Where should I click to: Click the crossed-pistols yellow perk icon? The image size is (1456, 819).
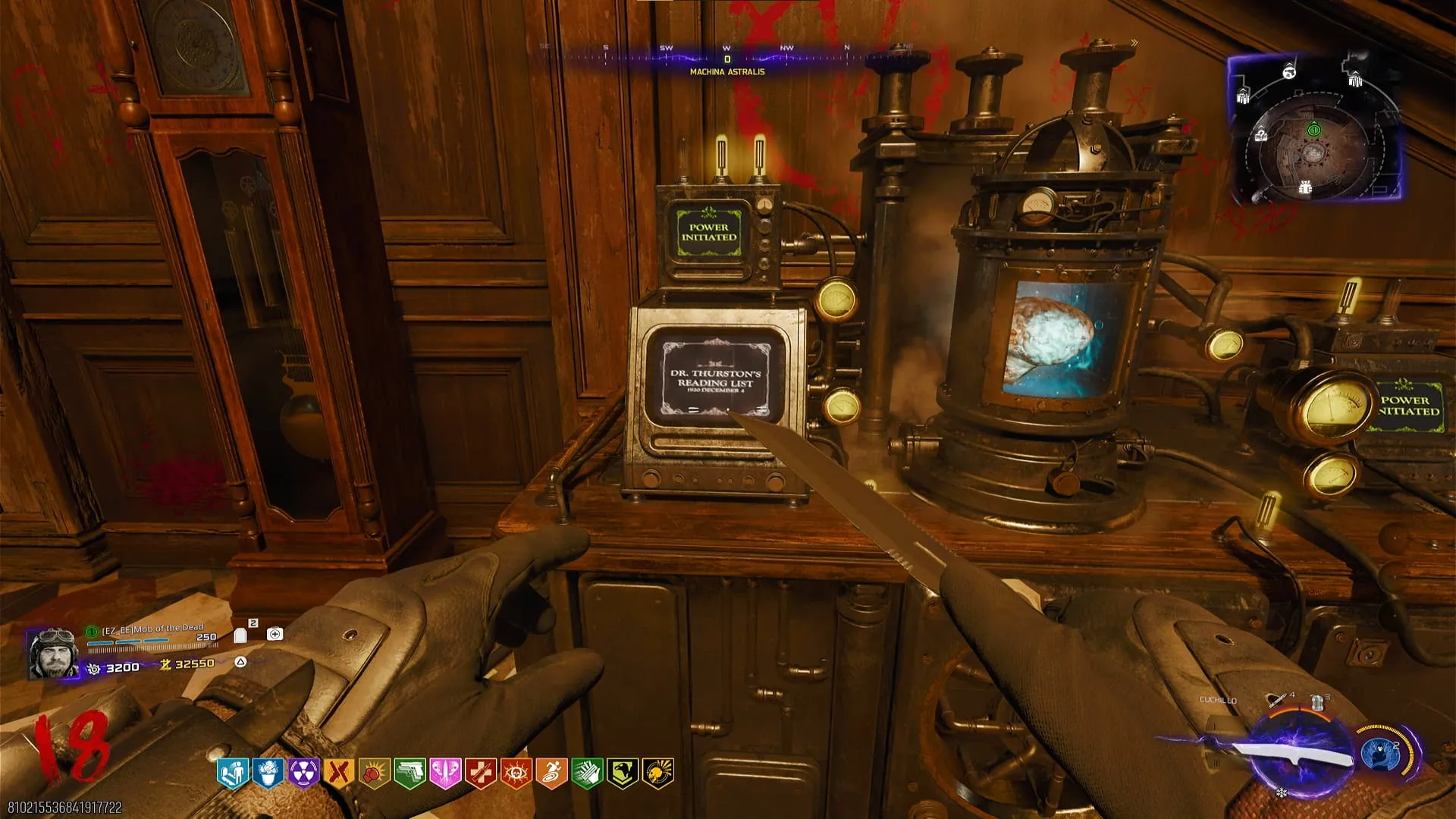click(x=339, y=773)
